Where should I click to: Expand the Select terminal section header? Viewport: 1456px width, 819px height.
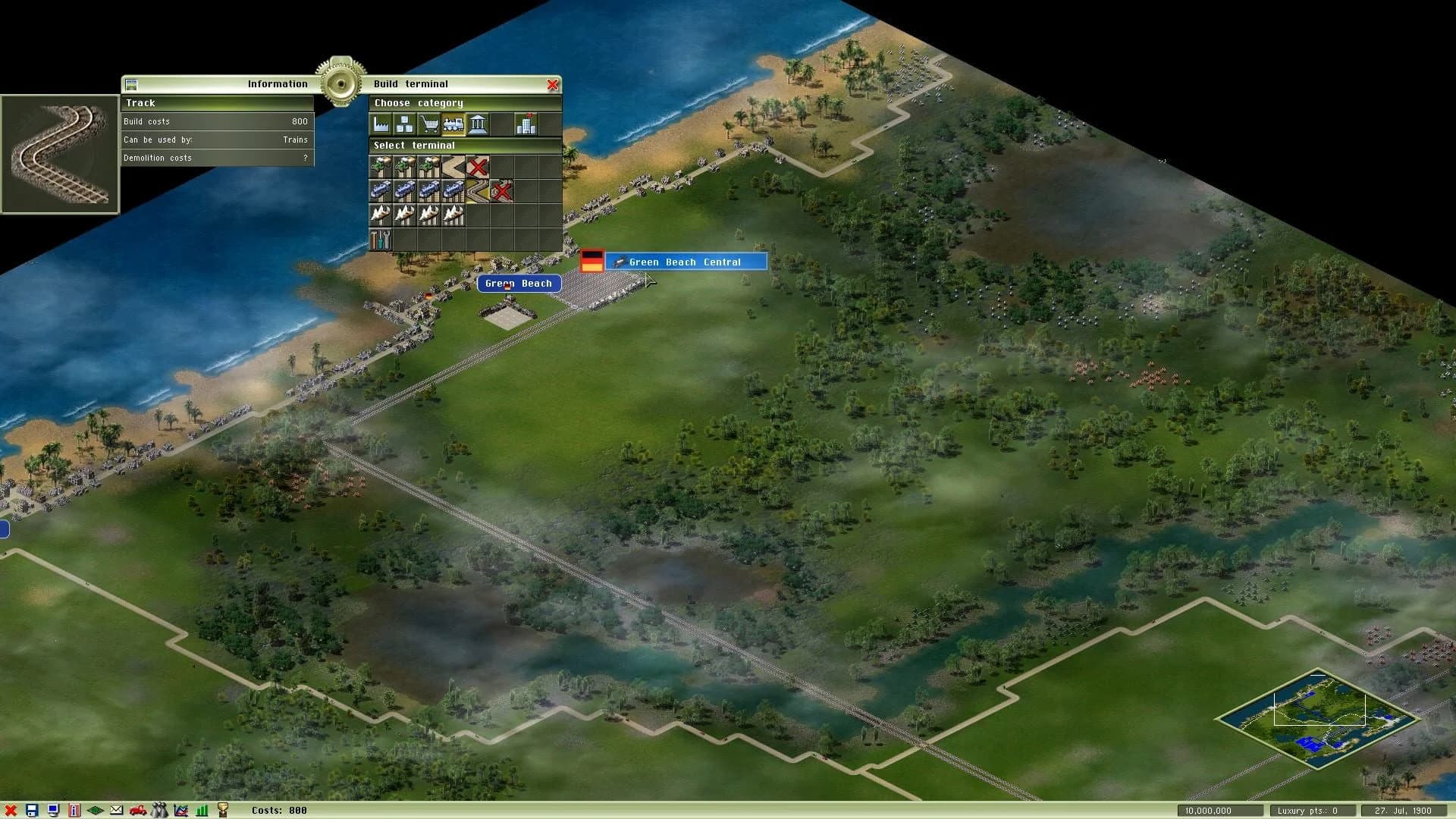point(415,146)
